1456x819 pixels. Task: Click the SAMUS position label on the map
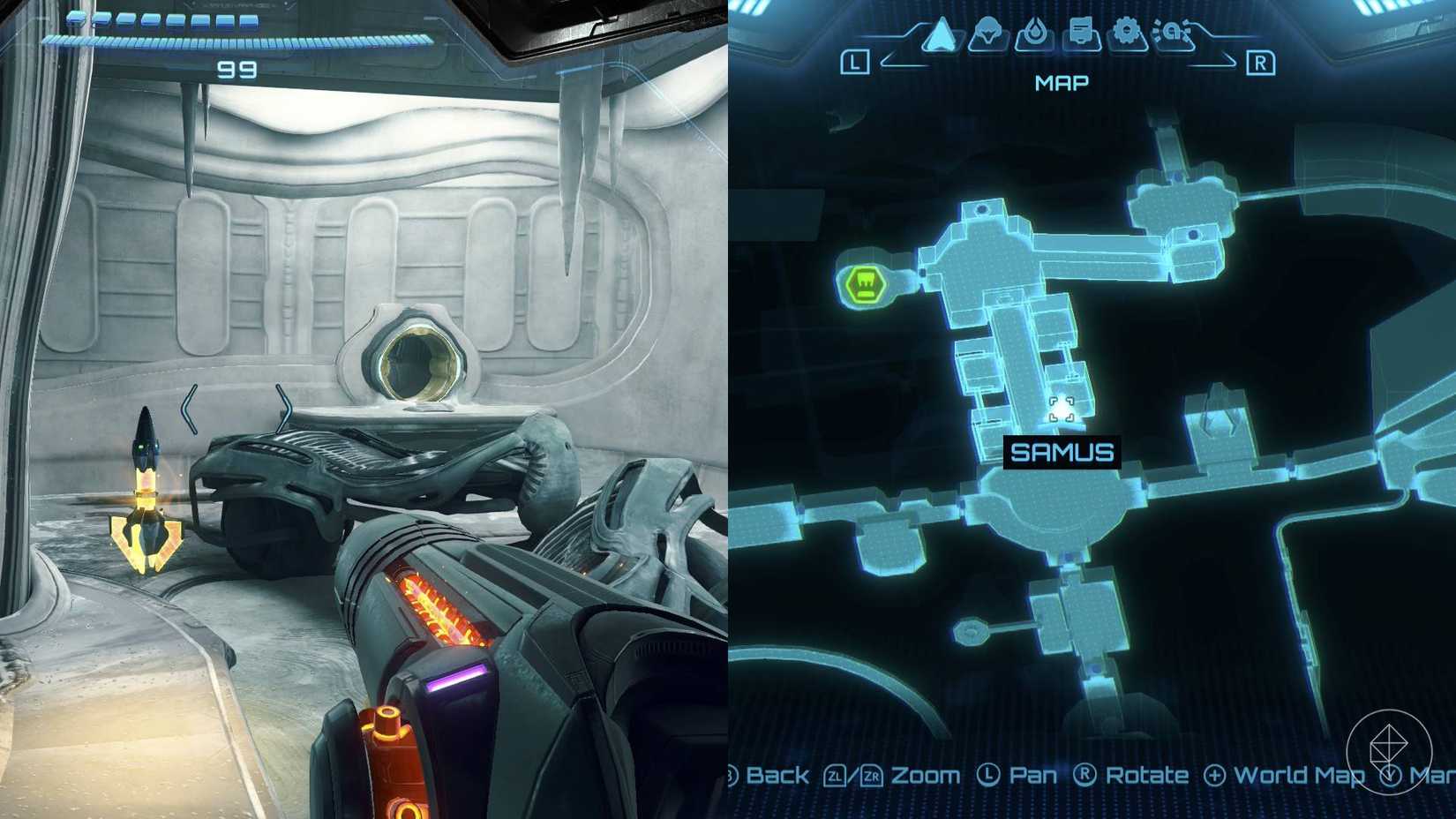(x=1062, y=450)
